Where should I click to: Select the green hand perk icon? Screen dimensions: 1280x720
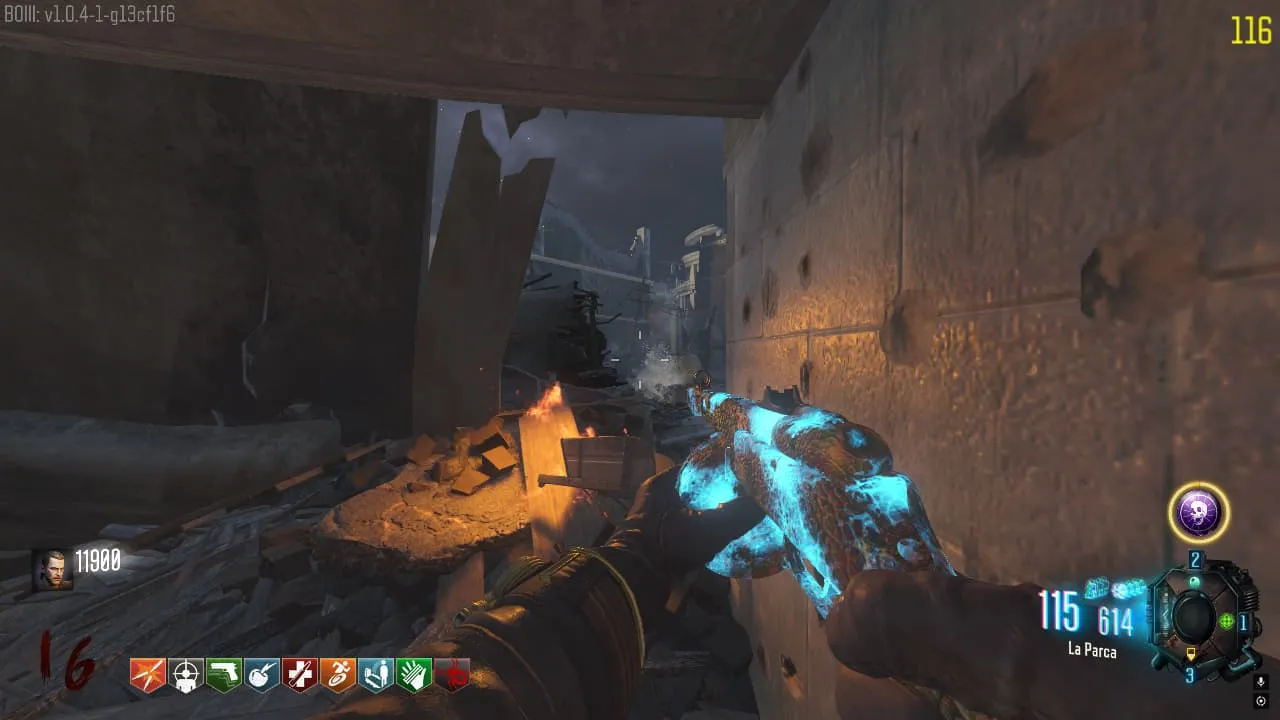[414, 676]
